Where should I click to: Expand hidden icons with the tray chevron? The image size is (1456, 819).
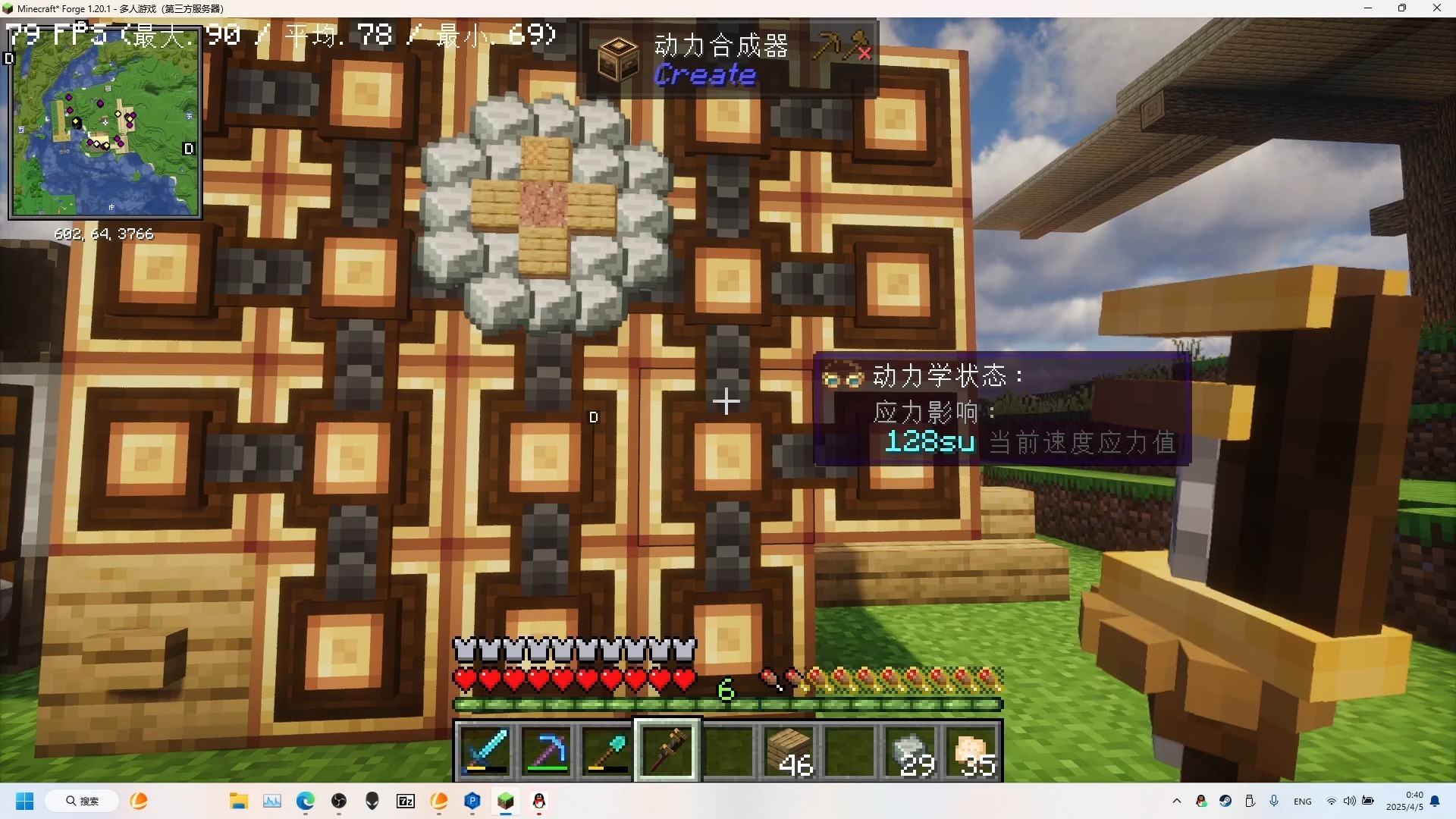click(x=1178, y=801)
